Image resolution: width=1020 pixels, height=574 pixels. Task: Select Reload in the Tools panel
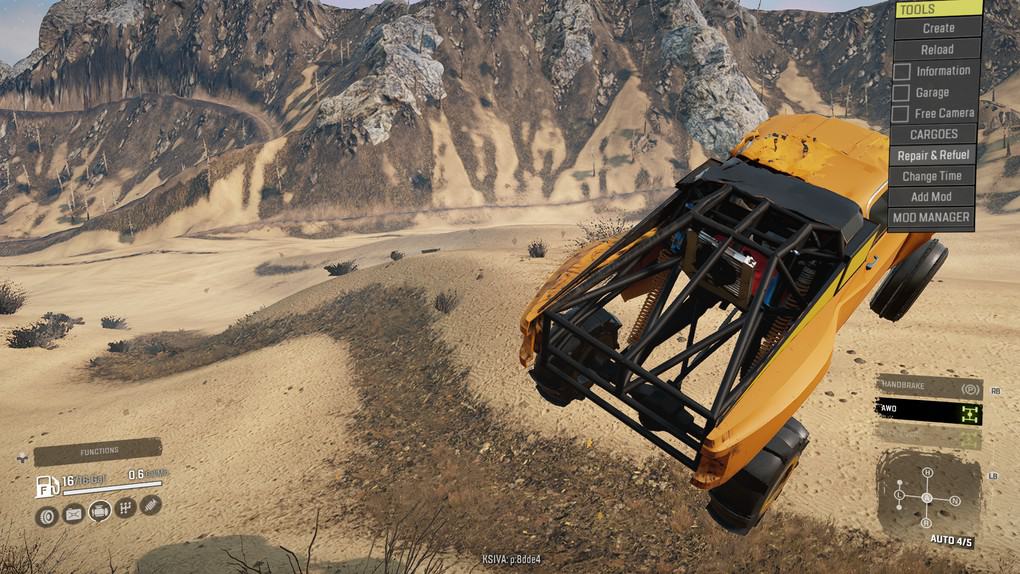936,49
